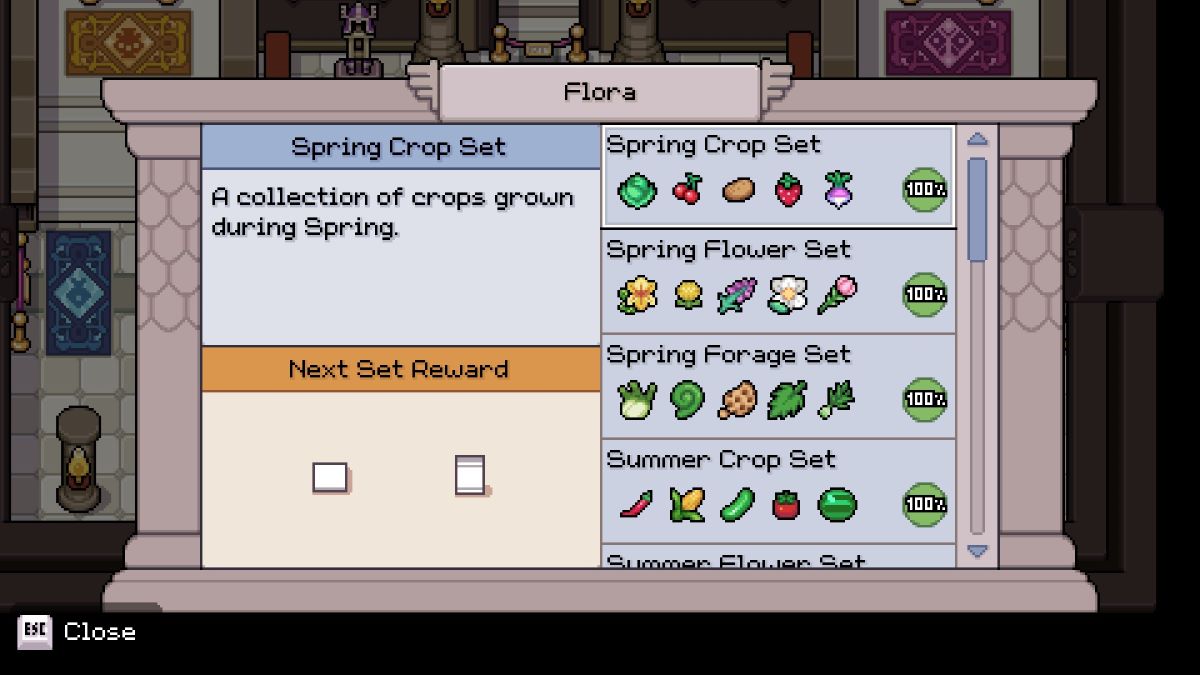This screenshot has width=1200, height=675.
Task: Click the cucumber crop icon
Action: [738, 504]
